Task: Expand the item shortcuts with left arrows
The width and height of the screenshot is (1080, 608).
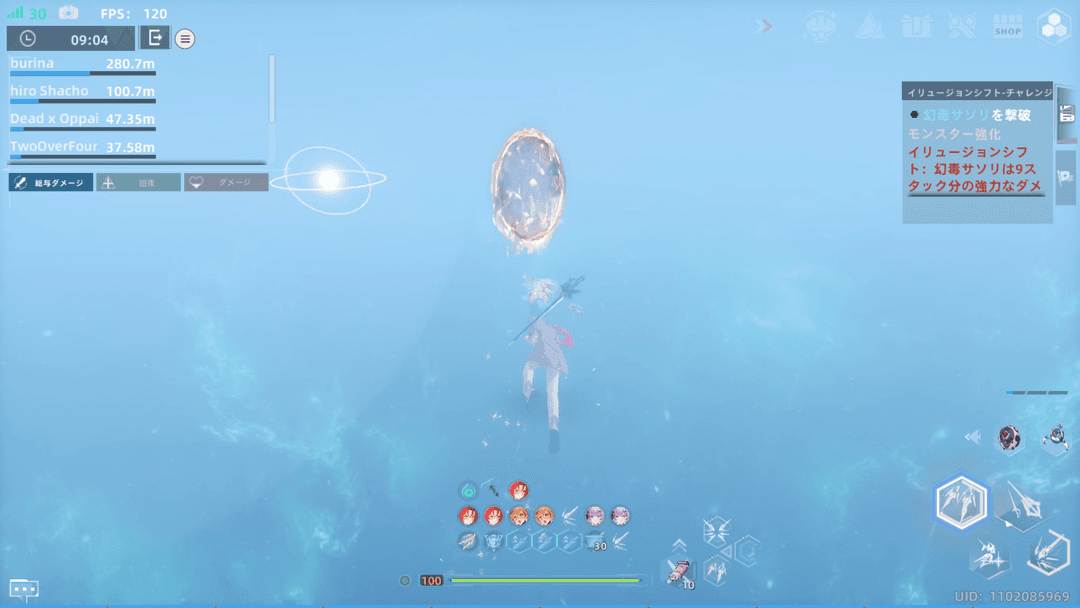Action: [x=972, y=437]
